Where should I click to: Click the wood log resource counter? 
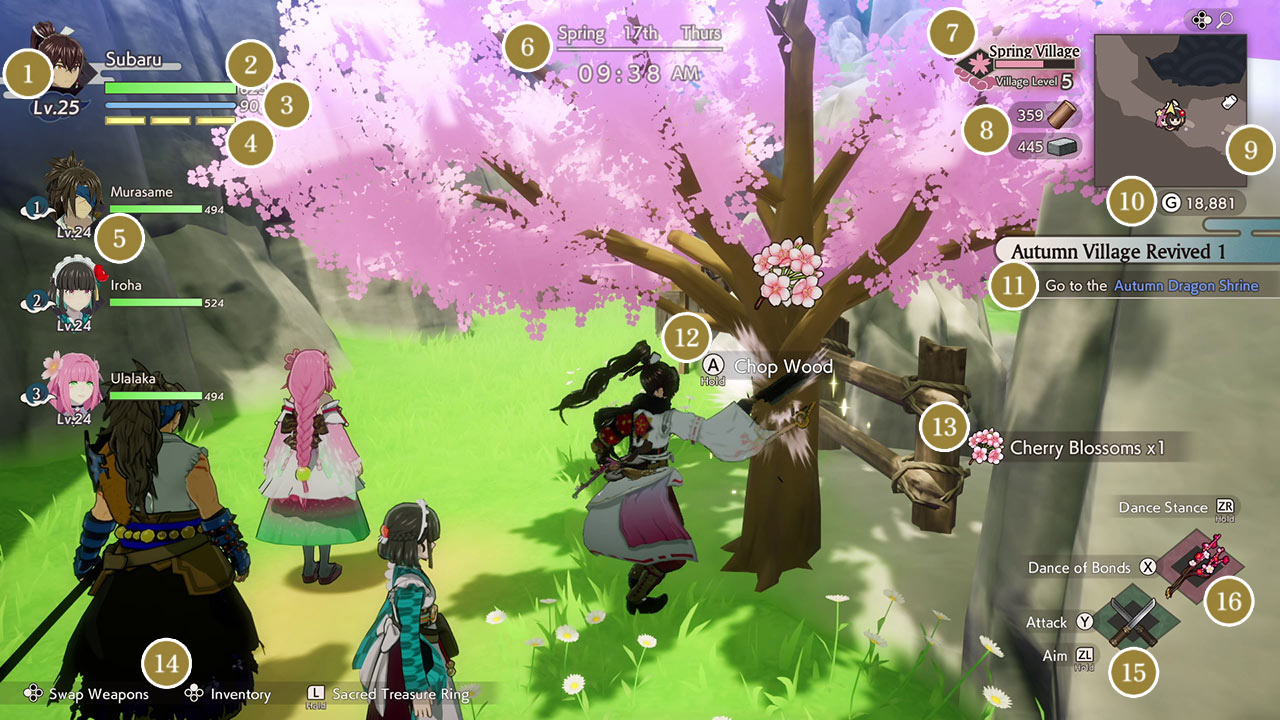click(x=1044, y=115)
